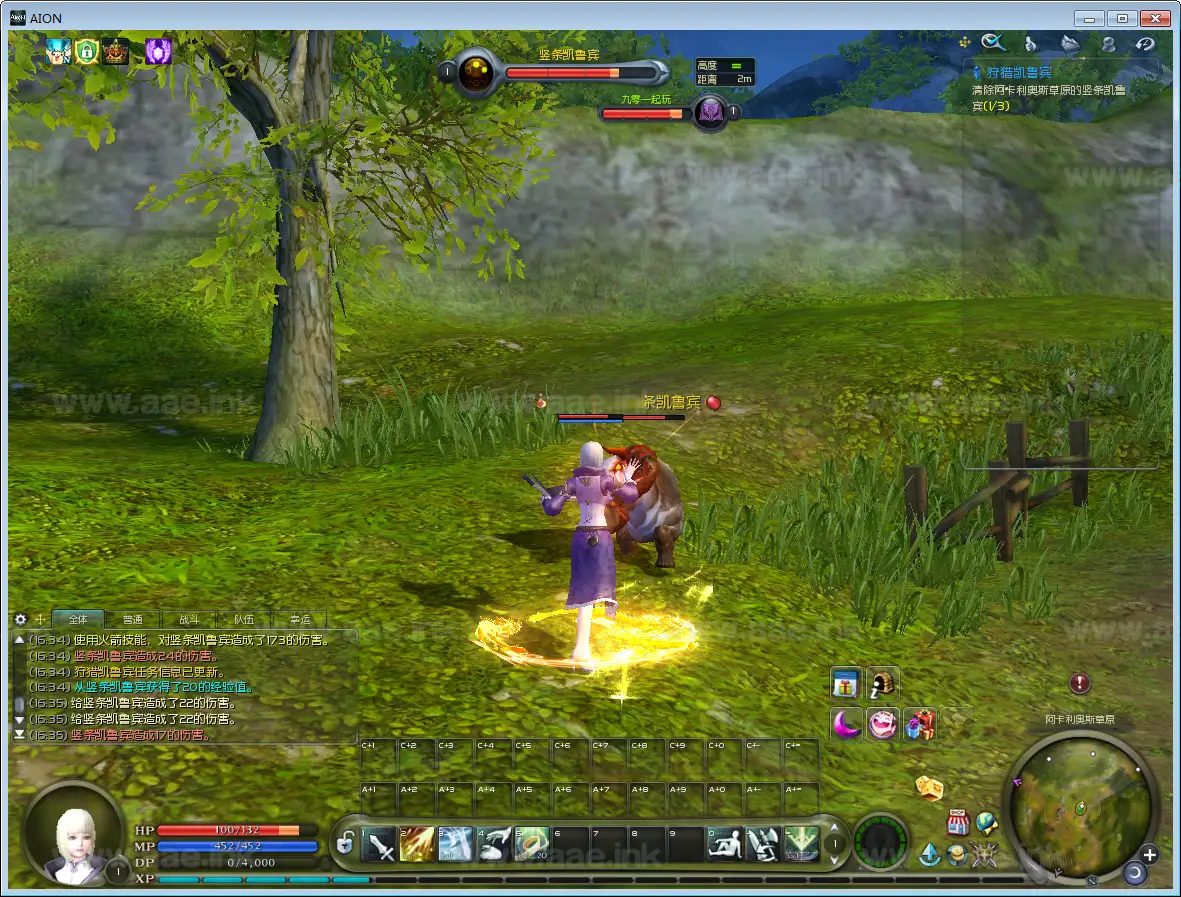Open the 队伍 chat tab
1181x897 pixels.
pos(244,620)
